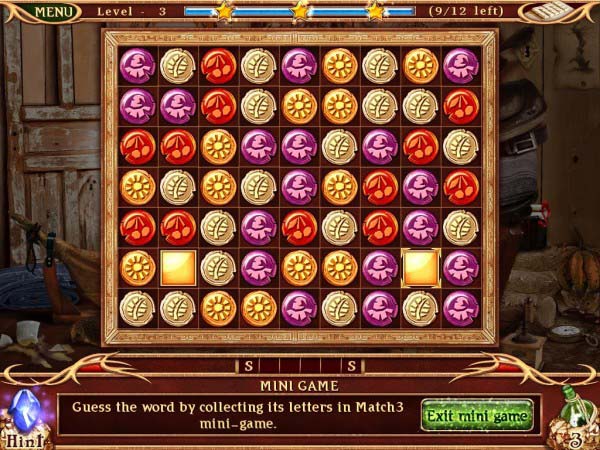Select the golden square tile between purple tokens

coord(420,267)
